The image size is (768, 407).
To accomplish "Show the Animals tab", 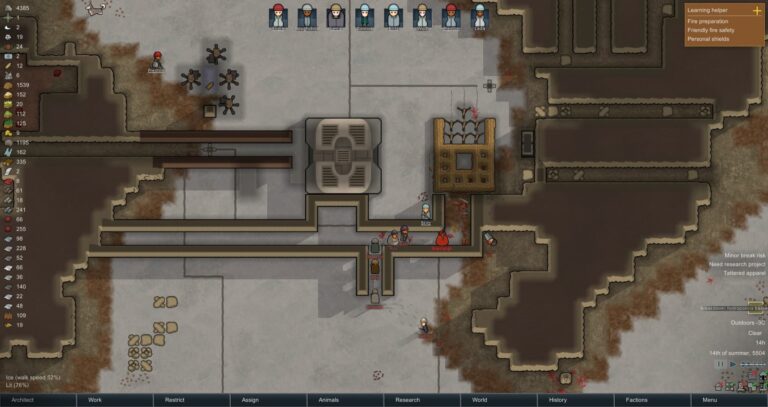I will (328, 400).
